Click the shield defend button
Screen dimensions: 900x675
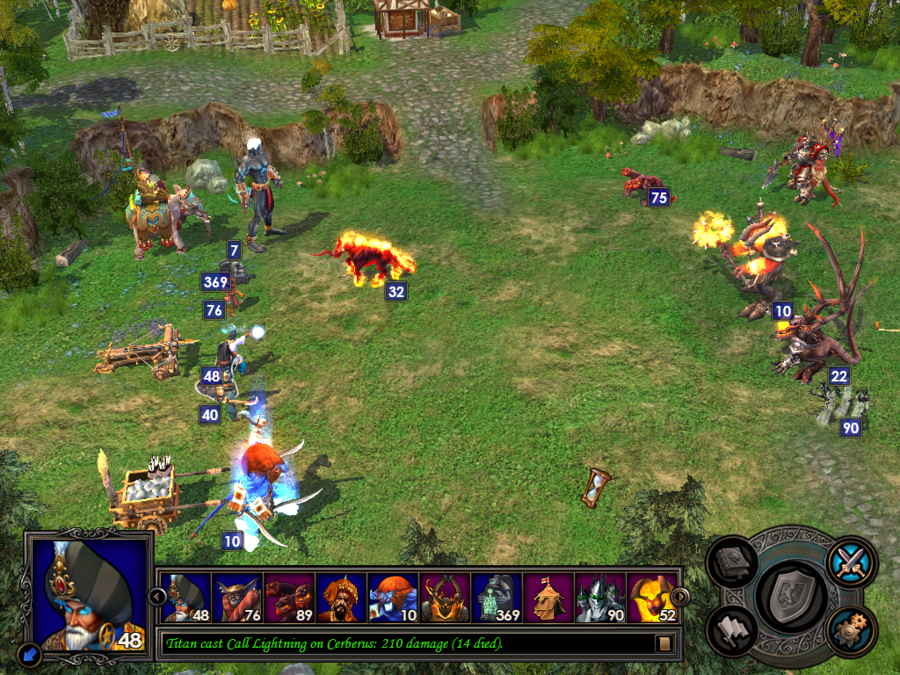pyautogui.click(x=791, y=597)
